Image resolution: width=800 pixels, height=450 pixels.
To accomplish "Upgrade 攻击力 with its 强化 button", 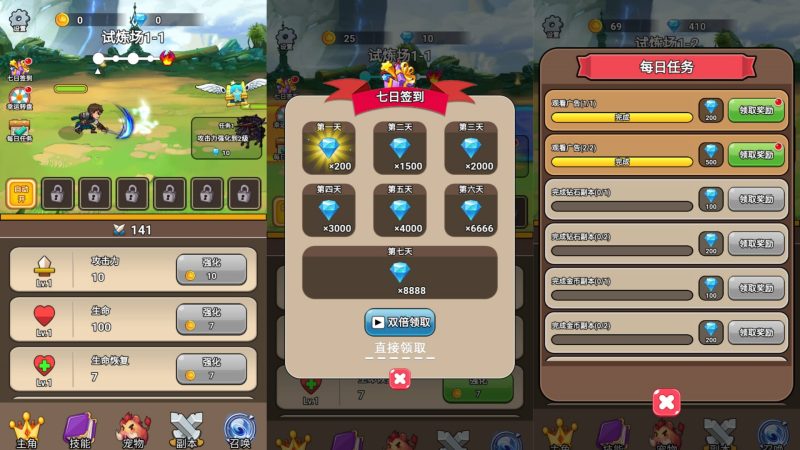I will tap(211, 268).
